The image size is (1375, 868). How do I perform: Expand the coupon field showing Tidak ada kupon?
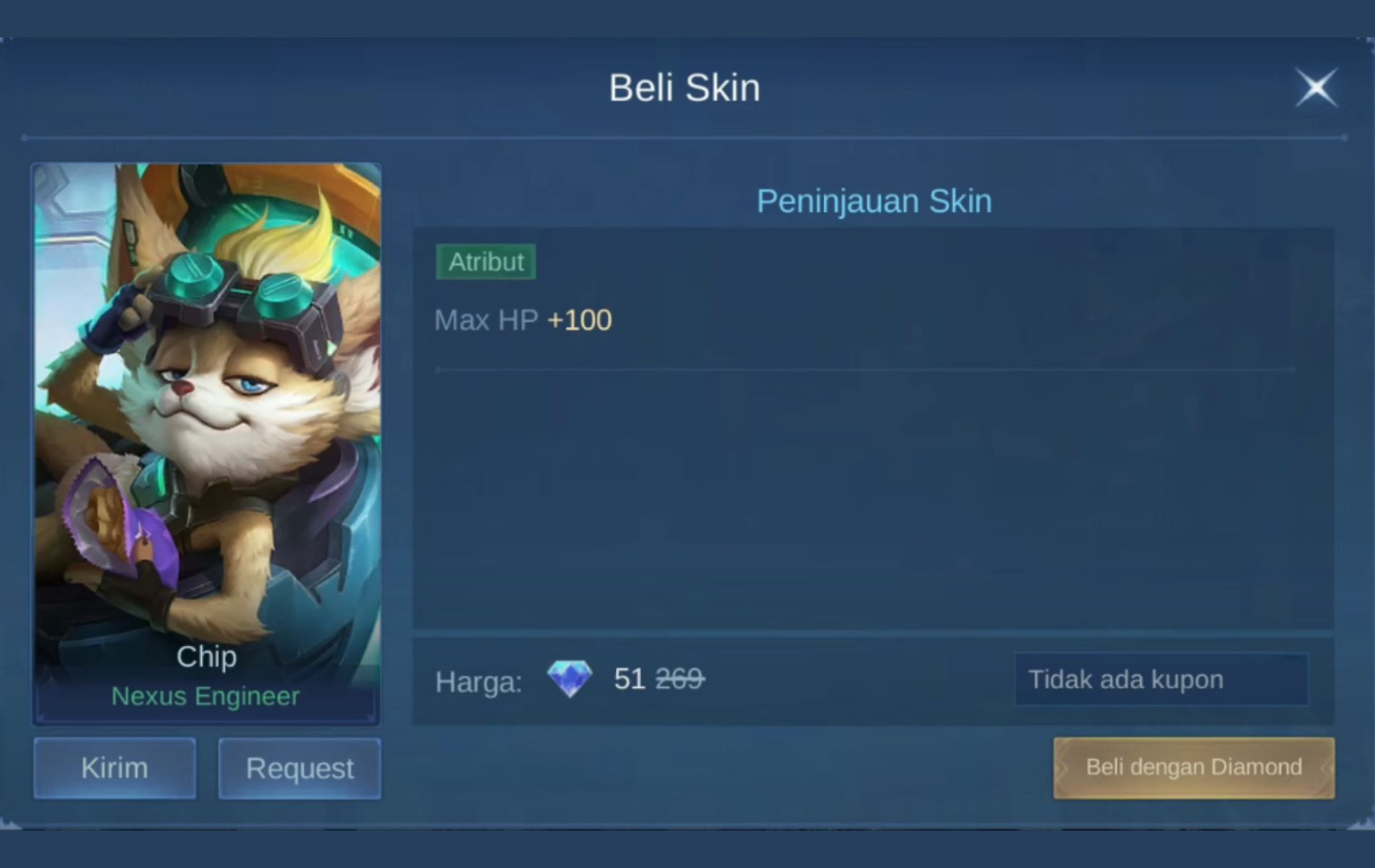[x=1162, y=679]
